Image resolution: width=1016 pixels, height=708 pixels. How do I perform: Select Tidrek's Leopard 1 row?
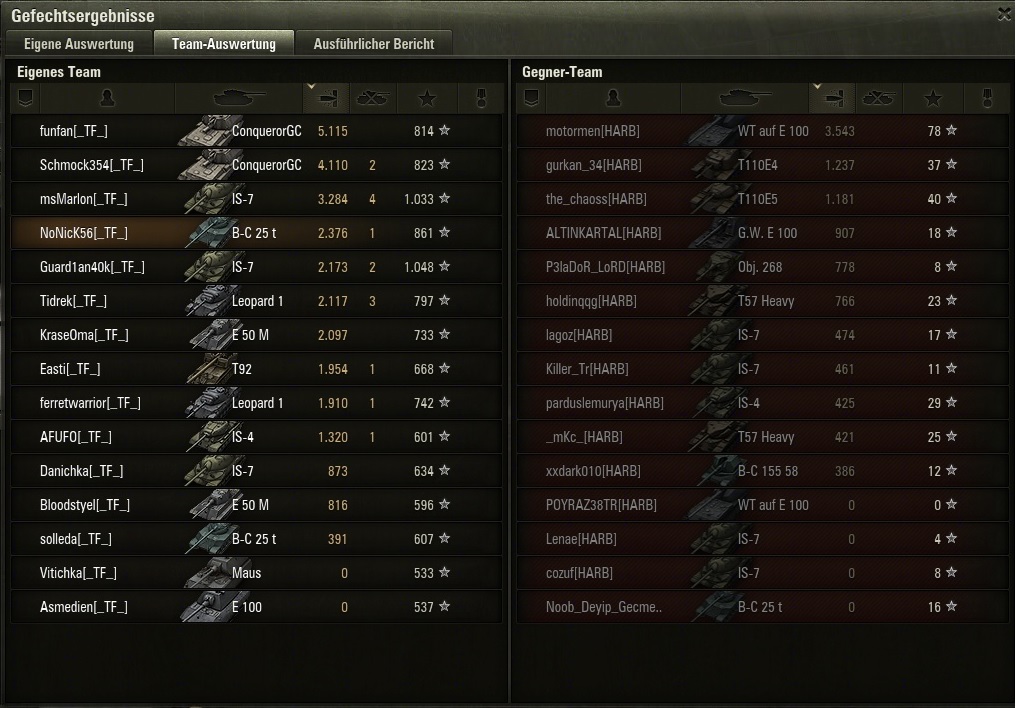(x=256, y=301)
